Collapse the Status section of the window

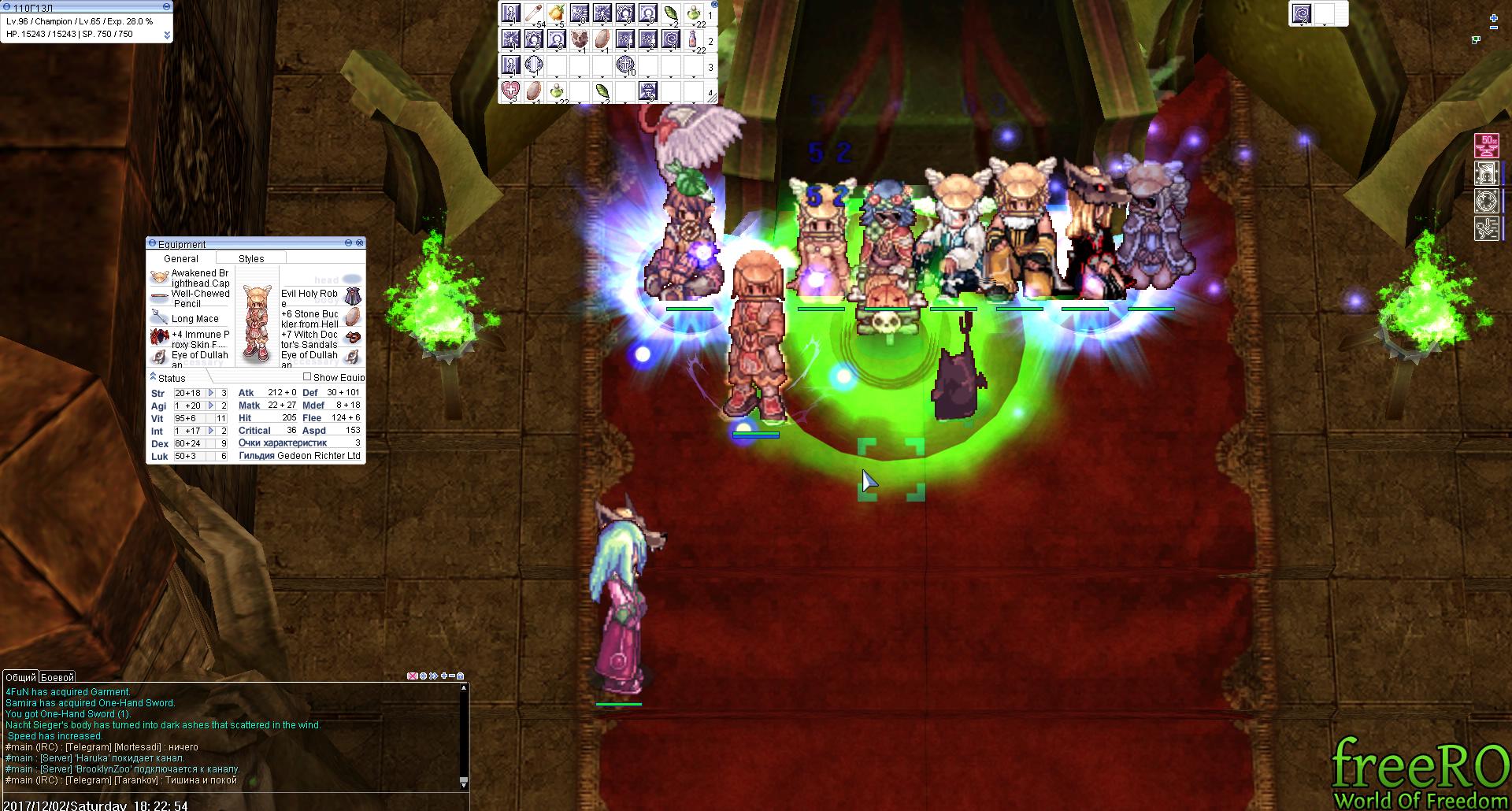(x=153, y=377)
